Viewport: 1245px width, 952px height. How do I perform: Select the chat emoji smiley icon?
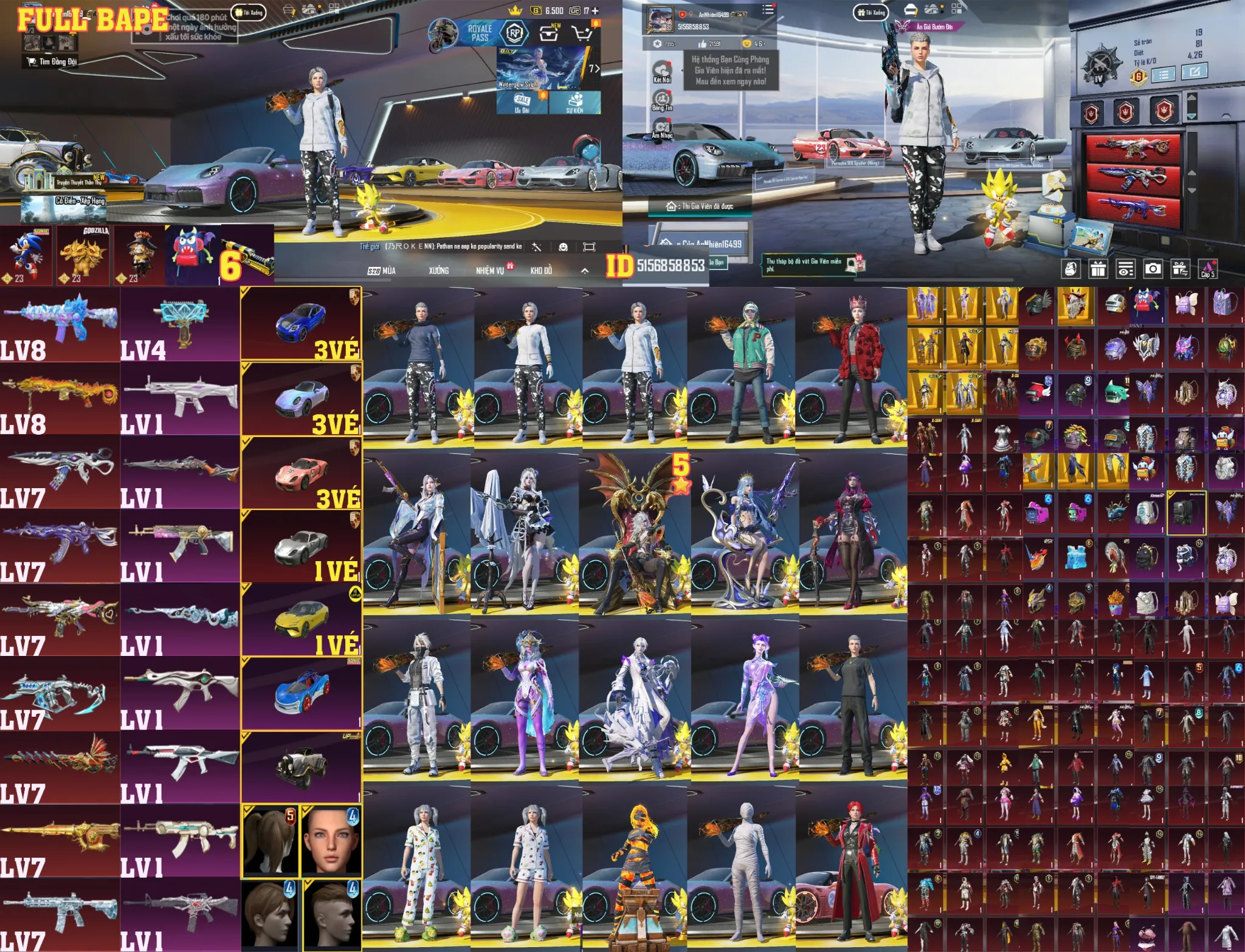coord(563,247)
